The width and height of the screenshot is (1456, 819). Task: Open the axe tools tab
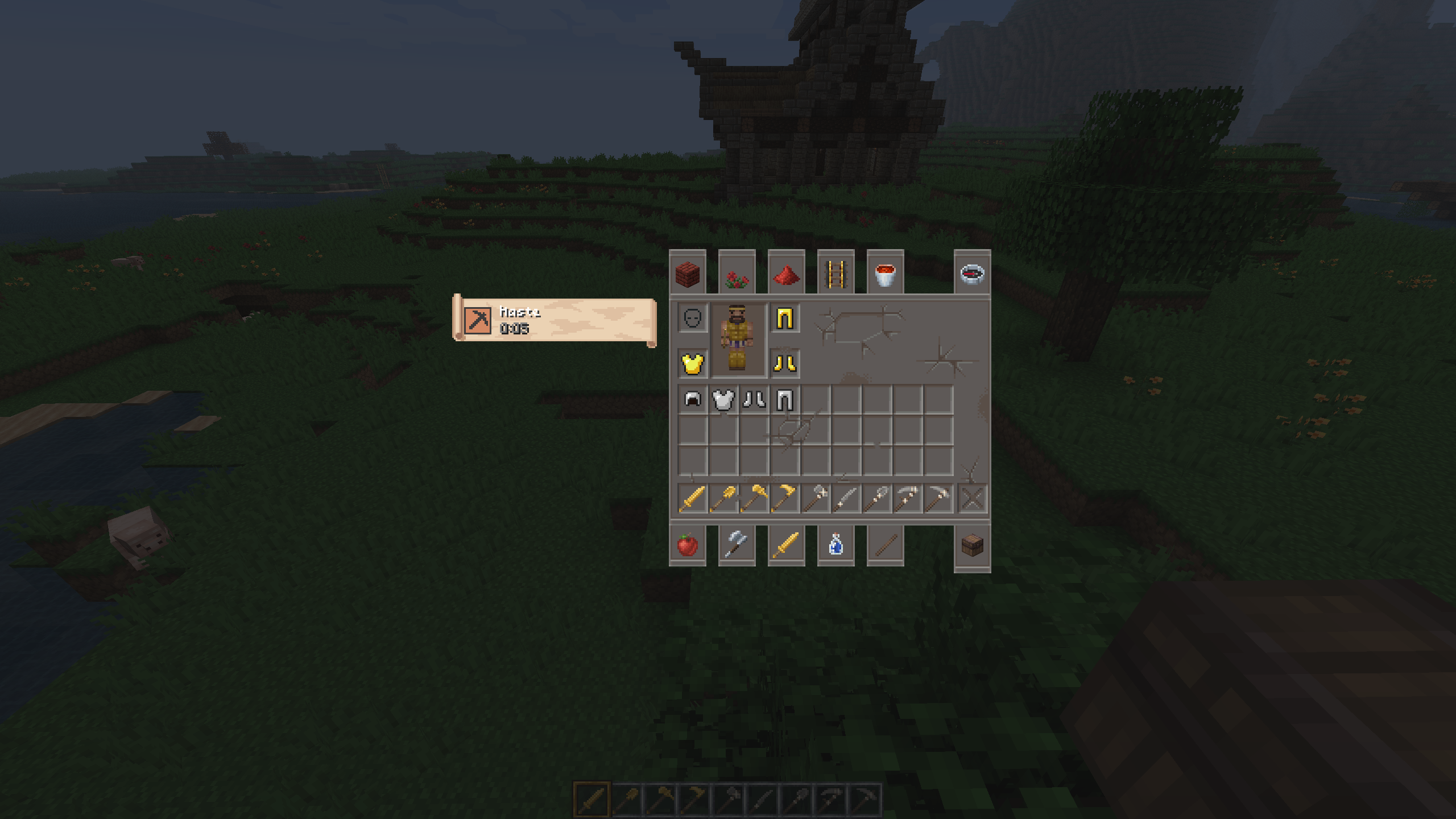click(x=737, y=545)
